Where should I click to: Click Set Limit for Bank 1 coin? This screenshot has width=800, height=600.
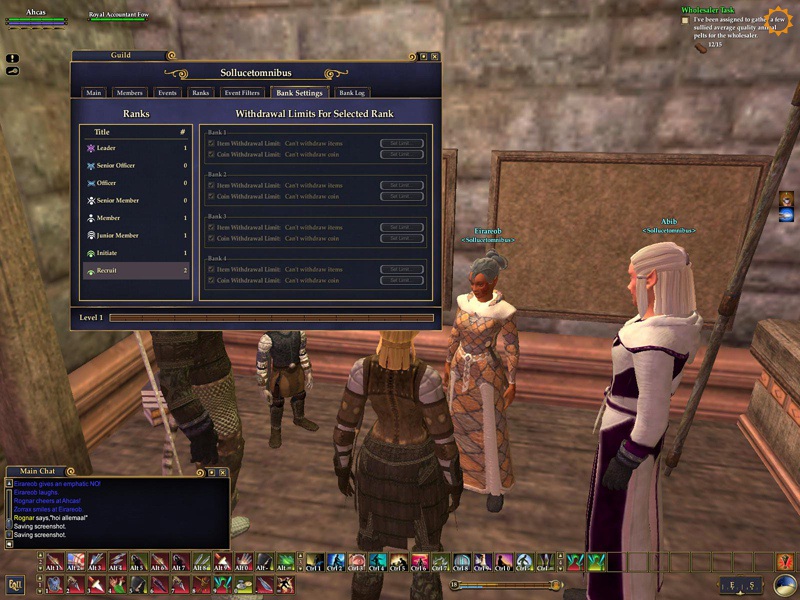[x=402, y=155]
